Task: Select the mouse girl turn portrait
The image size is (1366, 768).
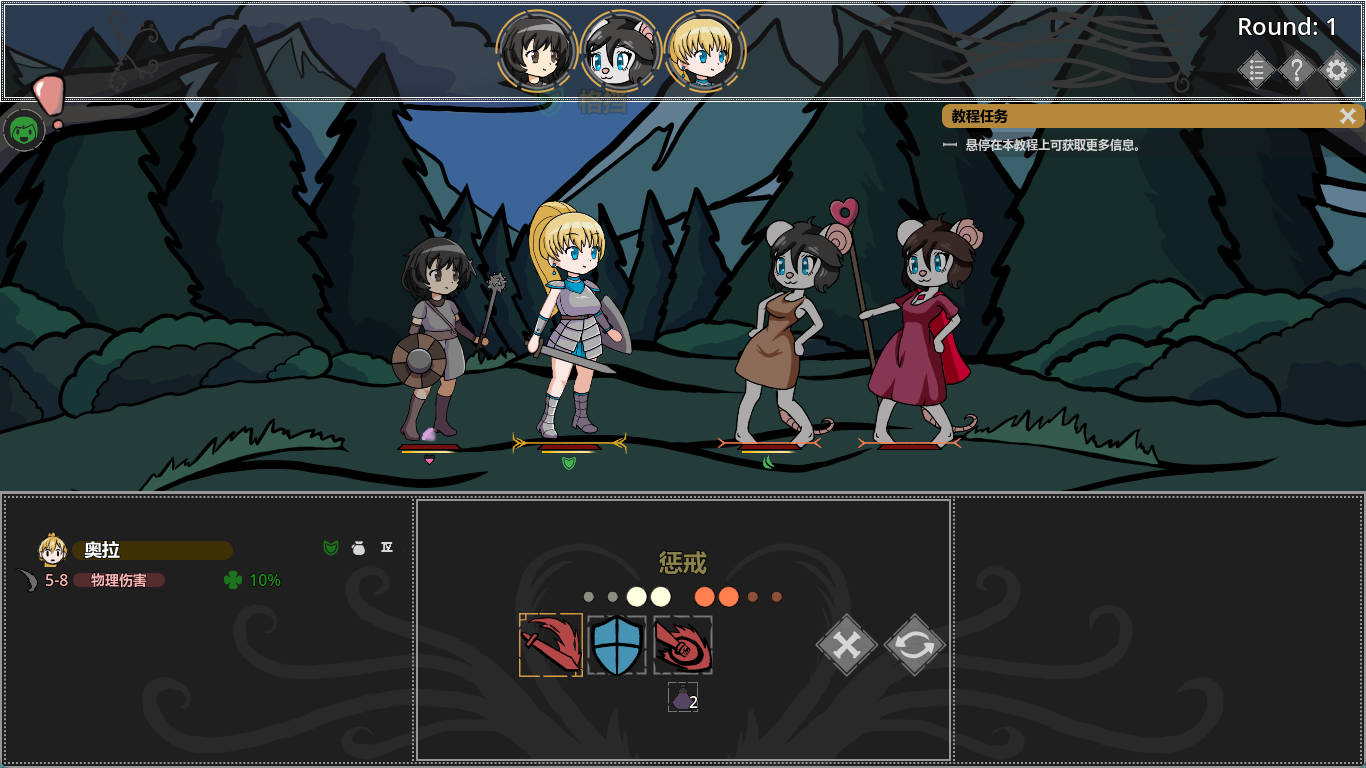Action: [x=620, y=50]
